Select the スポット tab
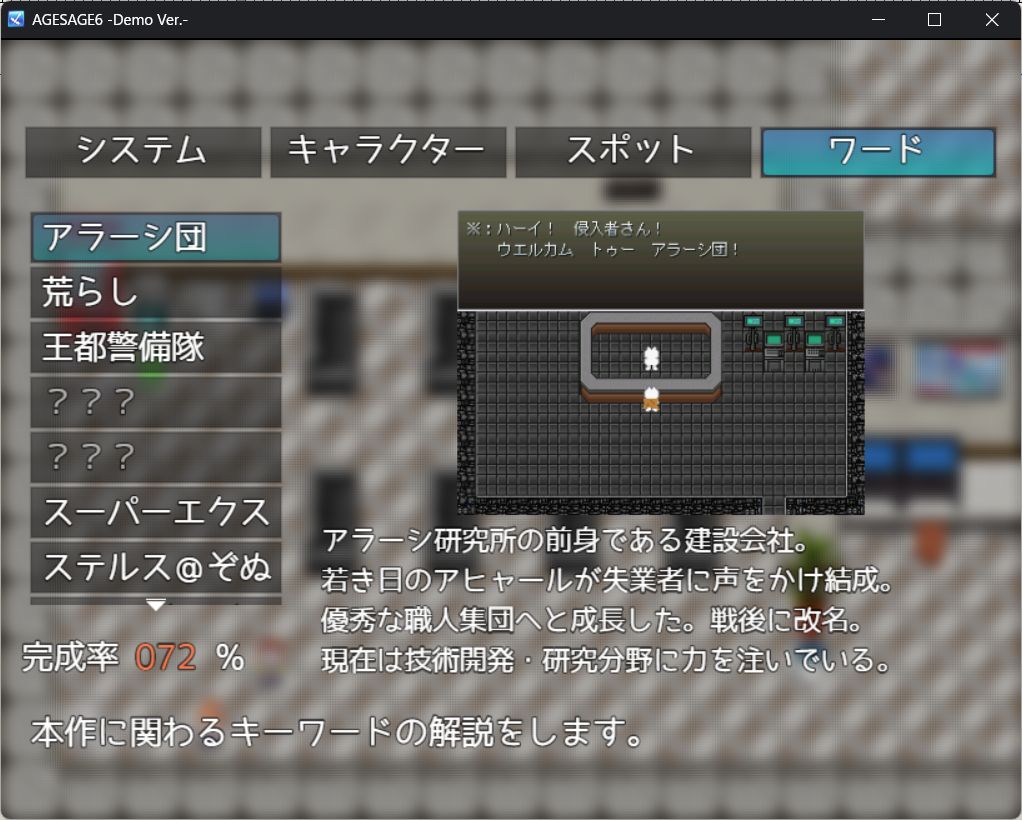1022x820 pixels. 632,152
